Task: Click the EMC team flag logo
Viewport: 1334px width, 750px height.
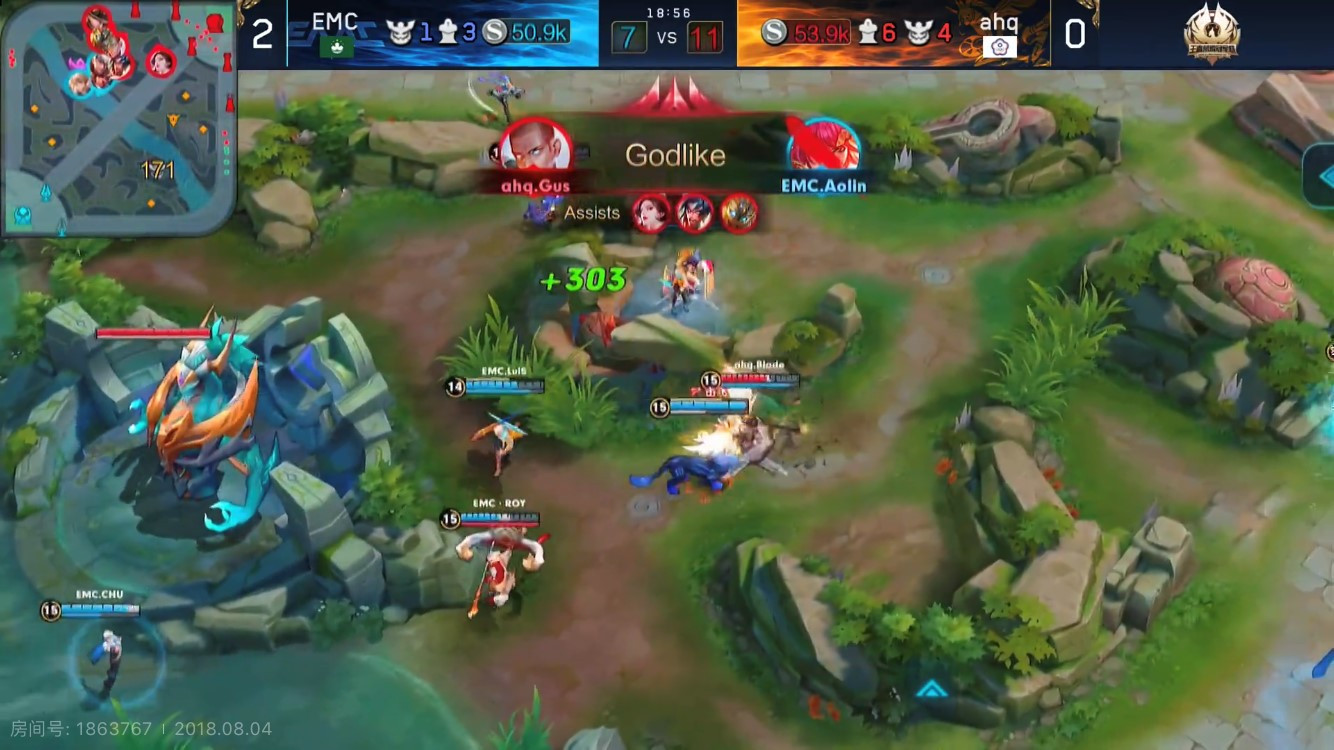Action: point(334,46)
